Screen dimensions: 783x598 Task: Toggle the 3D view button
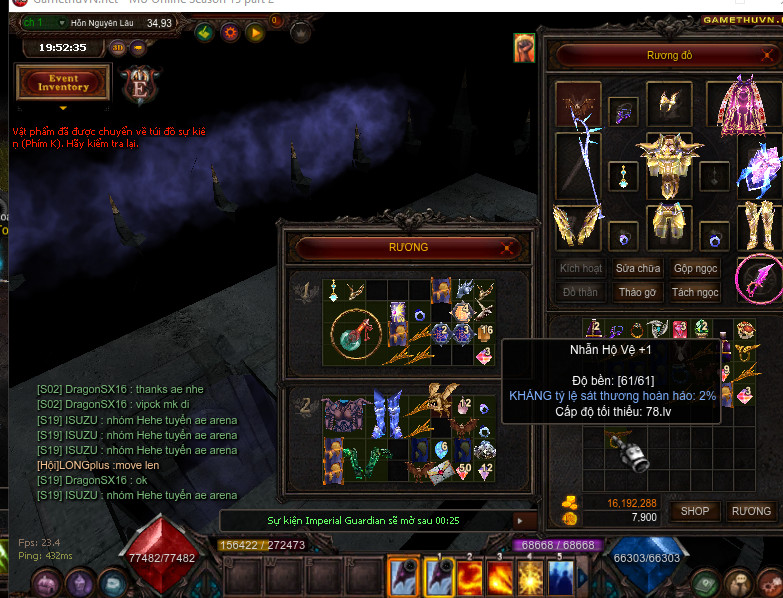point(117,47)
